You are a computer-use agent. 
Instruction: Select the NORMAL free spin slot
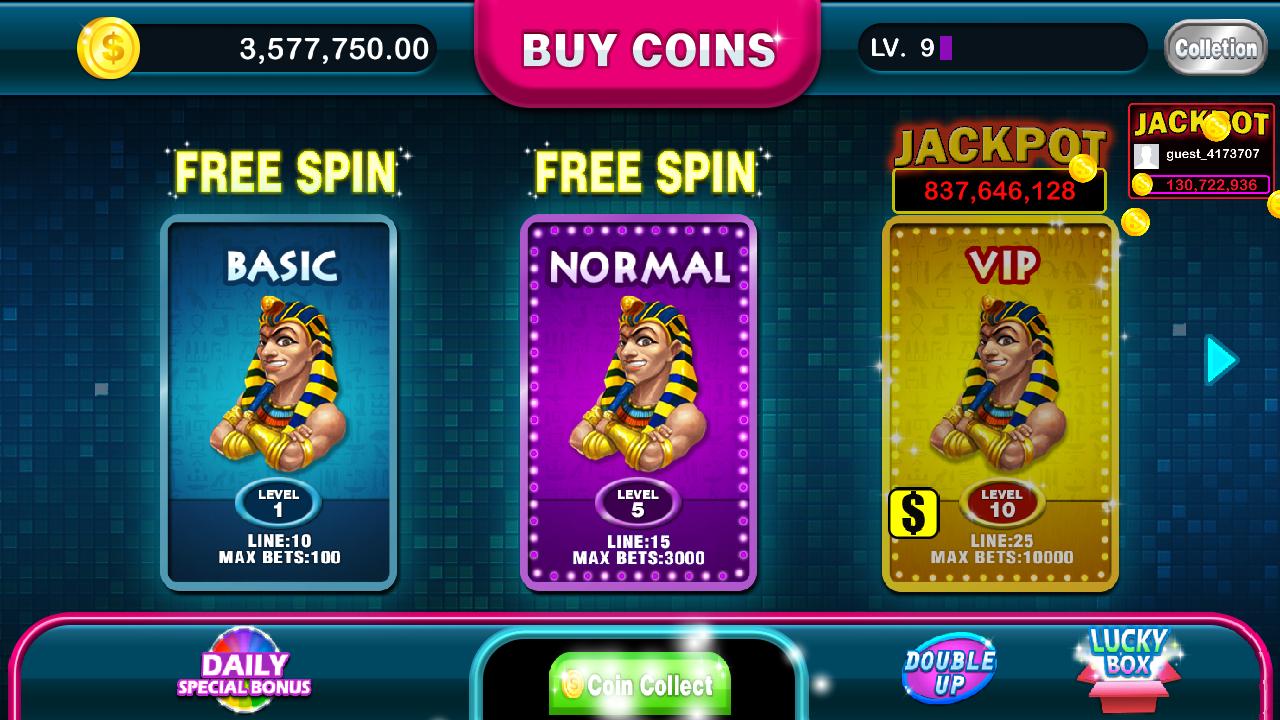pyautogui.click(x=640, y=400)
